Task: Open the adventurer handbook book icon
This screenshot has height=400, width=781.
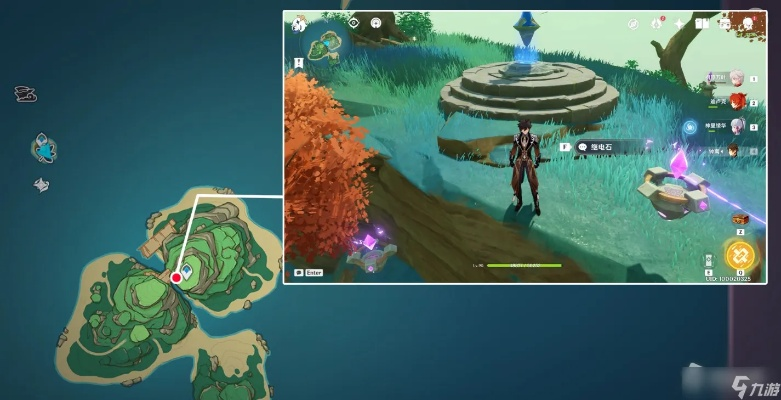Action: tap(702, 23)
